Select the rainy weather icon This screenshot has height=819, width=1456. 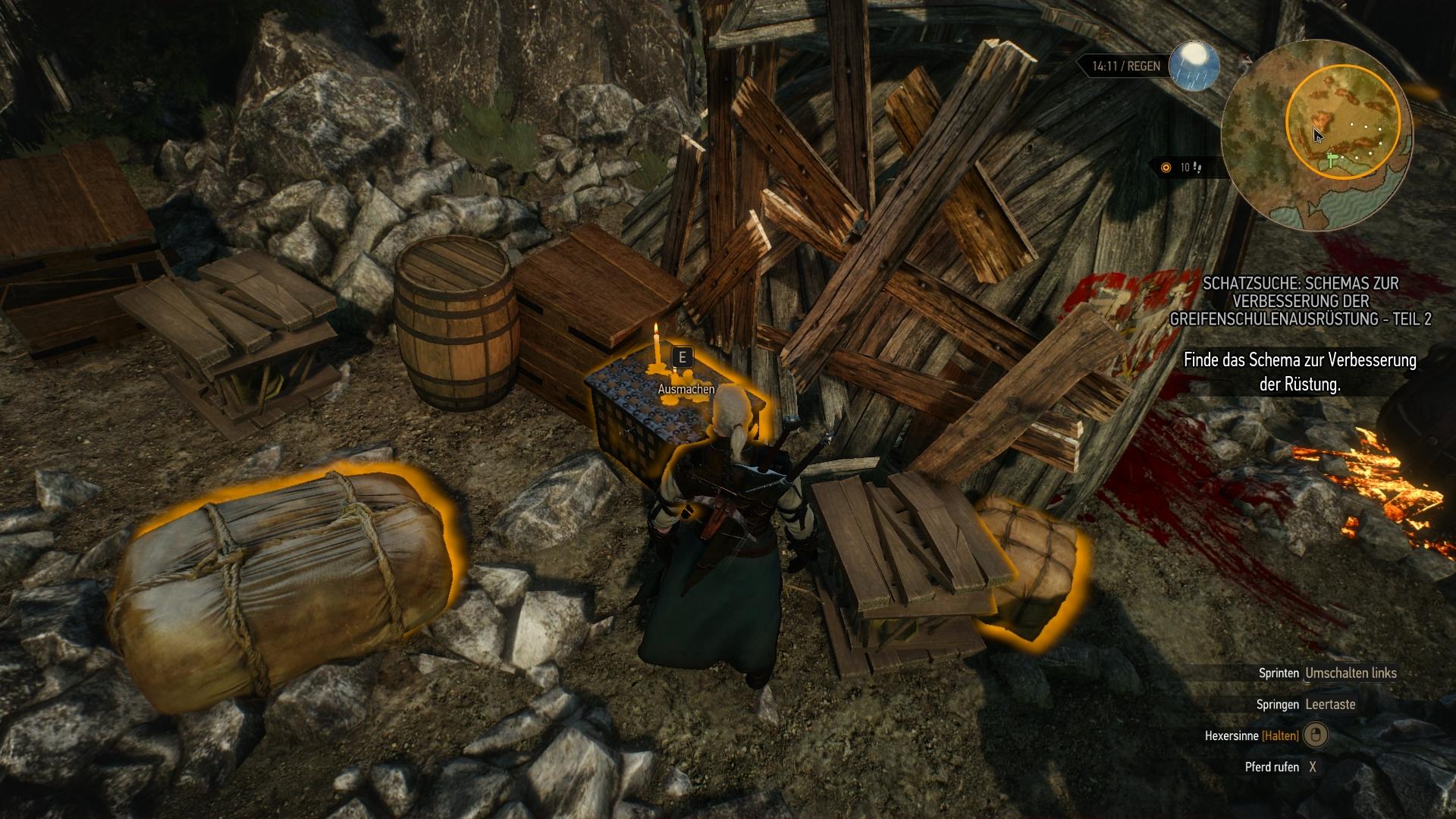point(1194,64)
